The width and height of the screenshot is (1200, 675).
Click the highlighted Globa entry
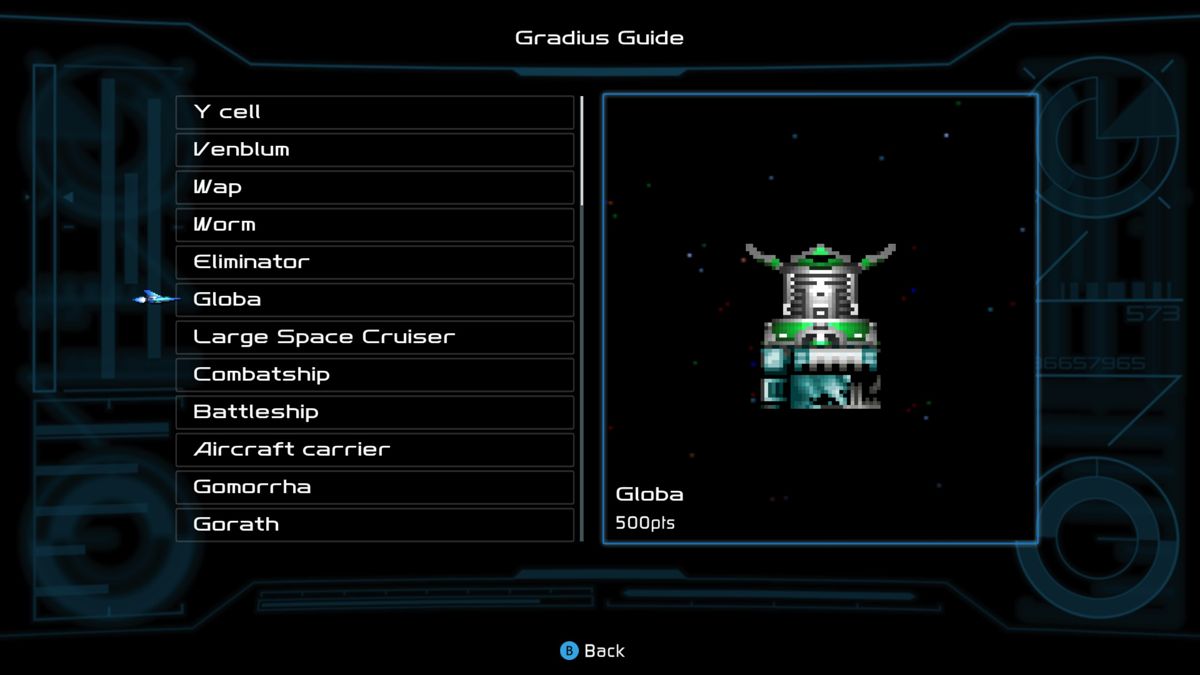[375, 300]
